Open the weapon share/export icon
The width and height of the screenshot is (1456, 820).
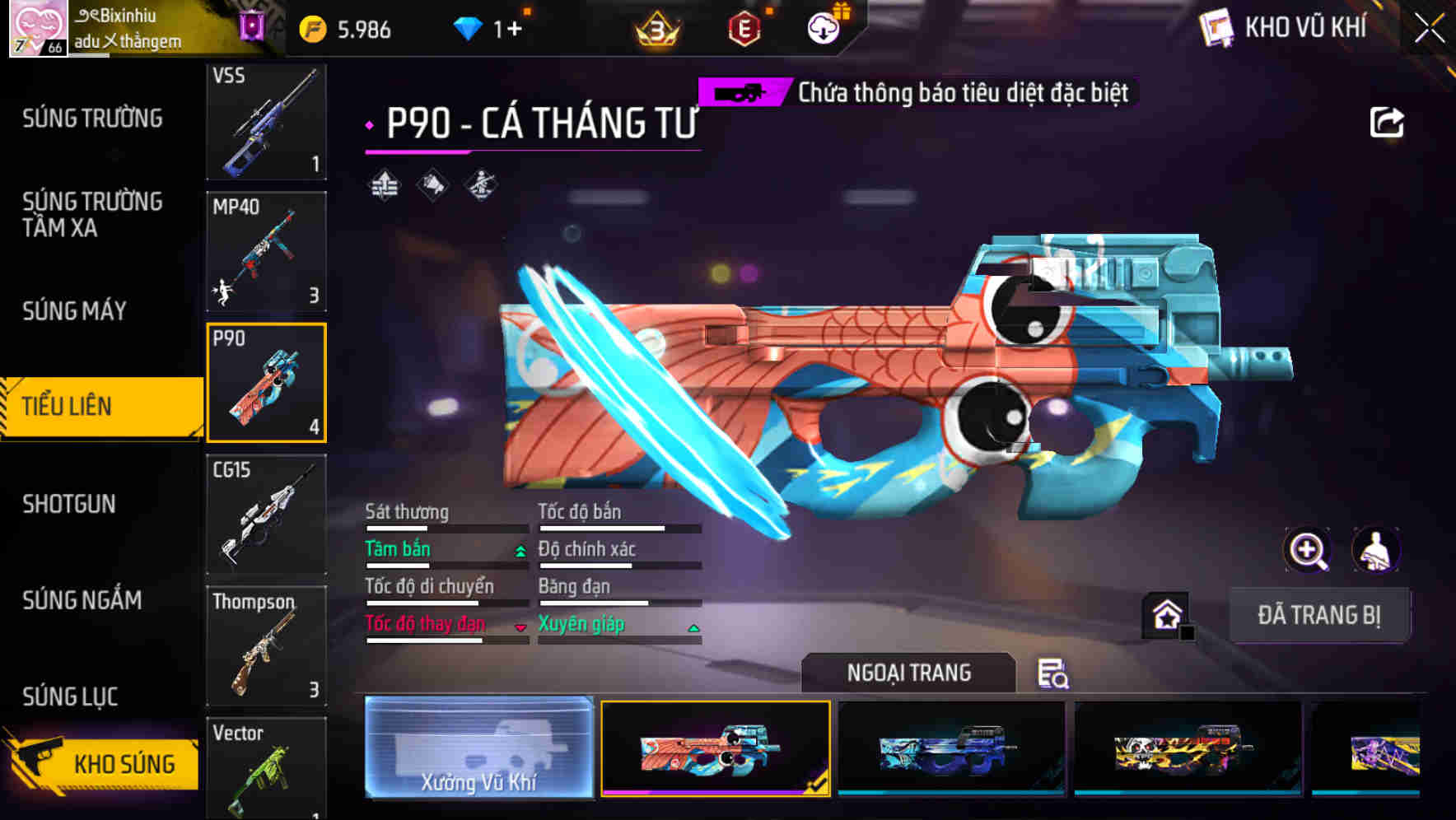click(x=1388, y=121)
